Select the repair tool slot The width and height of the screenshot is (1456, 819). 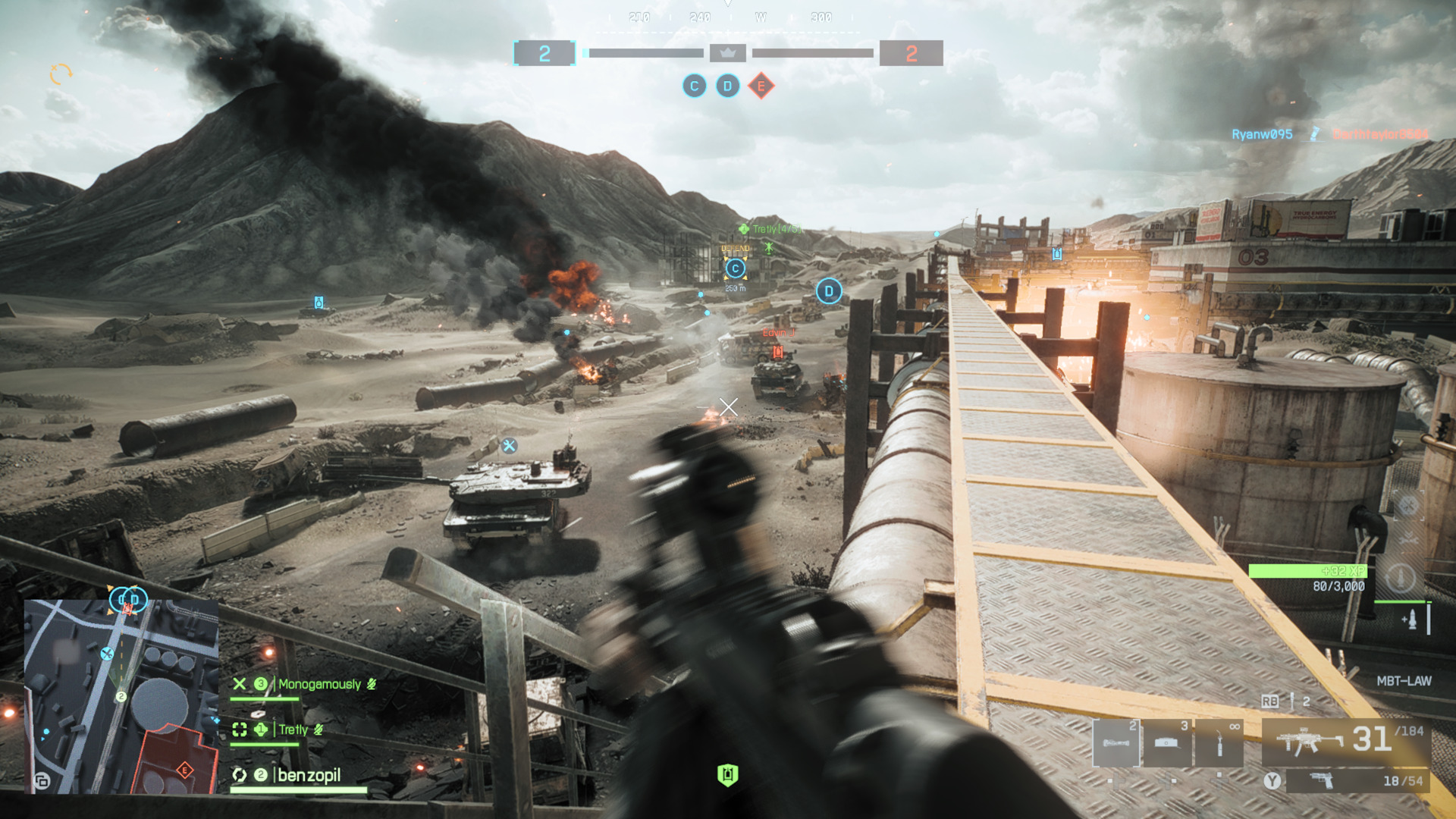(1219, 743)
